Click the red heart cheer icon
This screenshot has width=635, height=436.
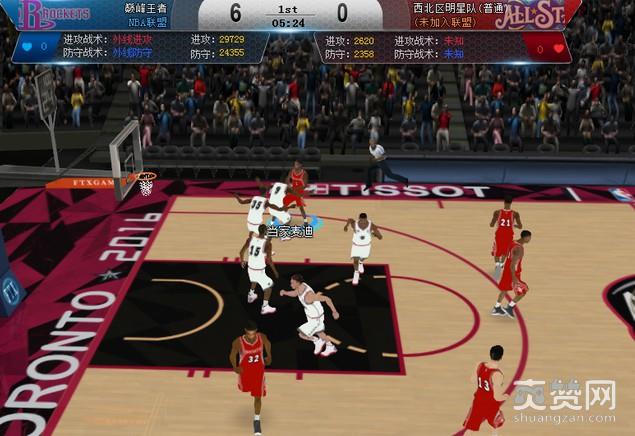point(558,47)
